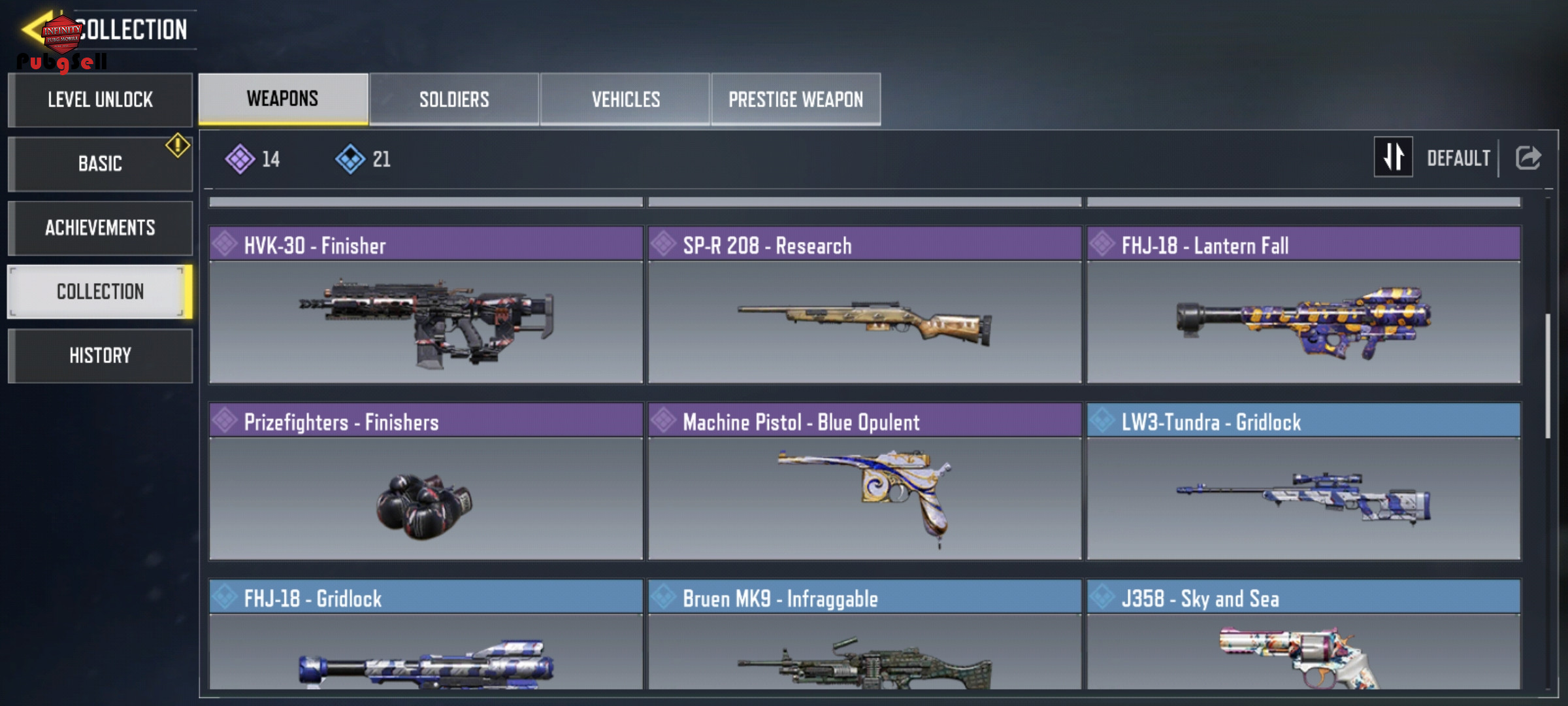Select the Collection sidebar entry
This screenshot has width=1568, height=706.
coord(100,292)
